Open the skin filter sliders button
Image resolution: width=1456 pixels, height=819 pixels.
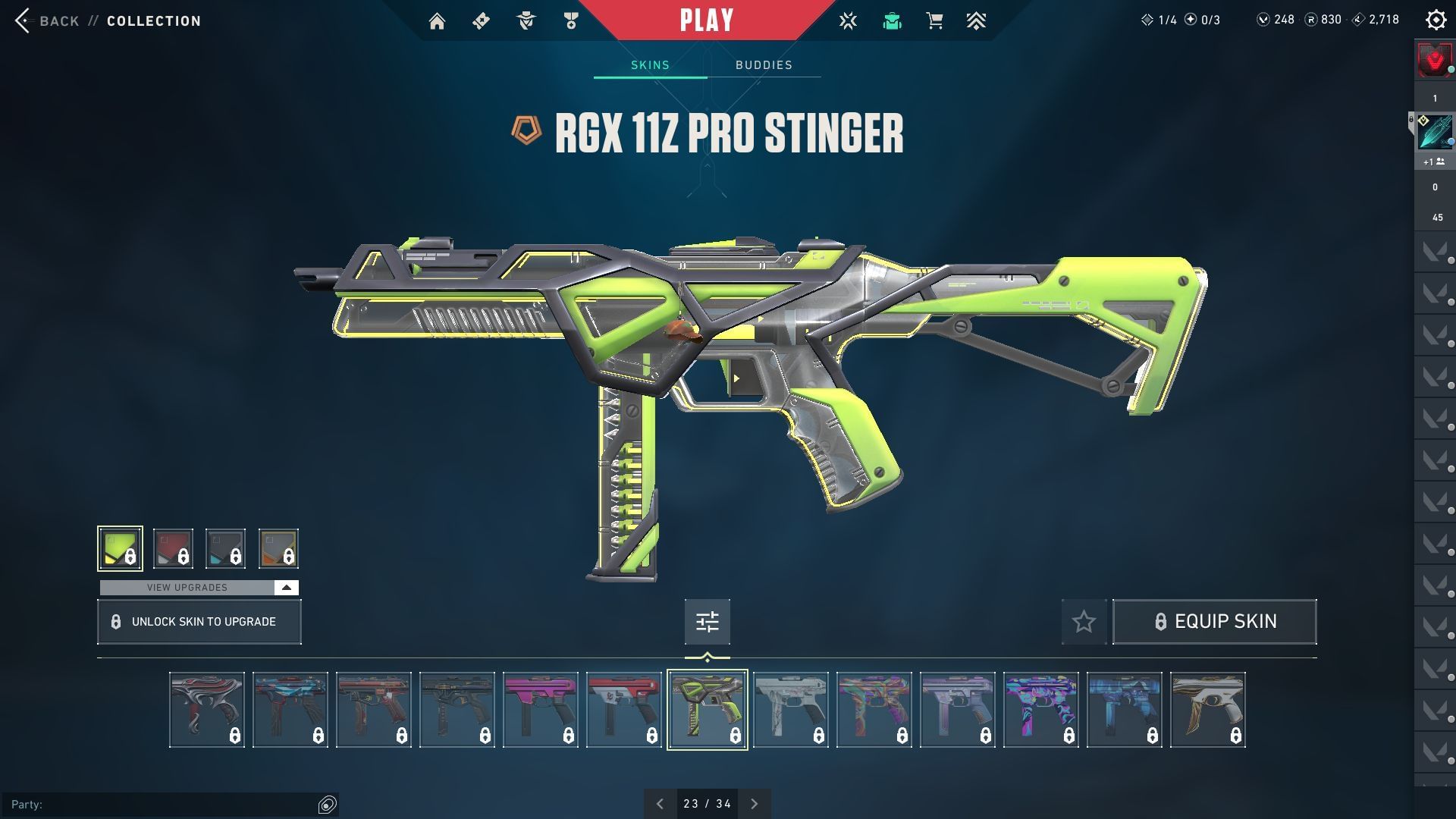point(707,622)
